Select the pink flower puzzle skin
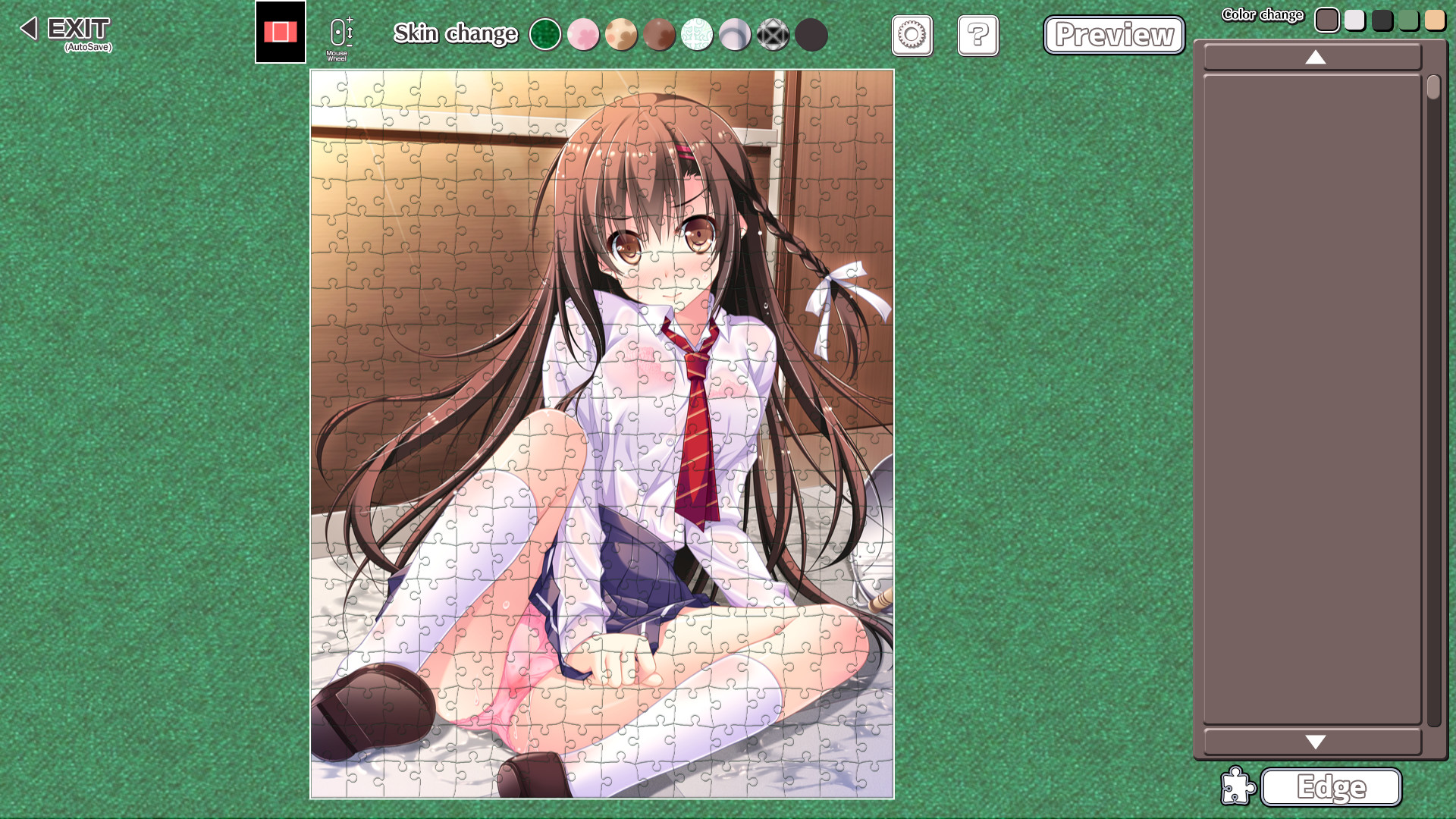This screenshot has width=1456, height=819. coord(584,35)
